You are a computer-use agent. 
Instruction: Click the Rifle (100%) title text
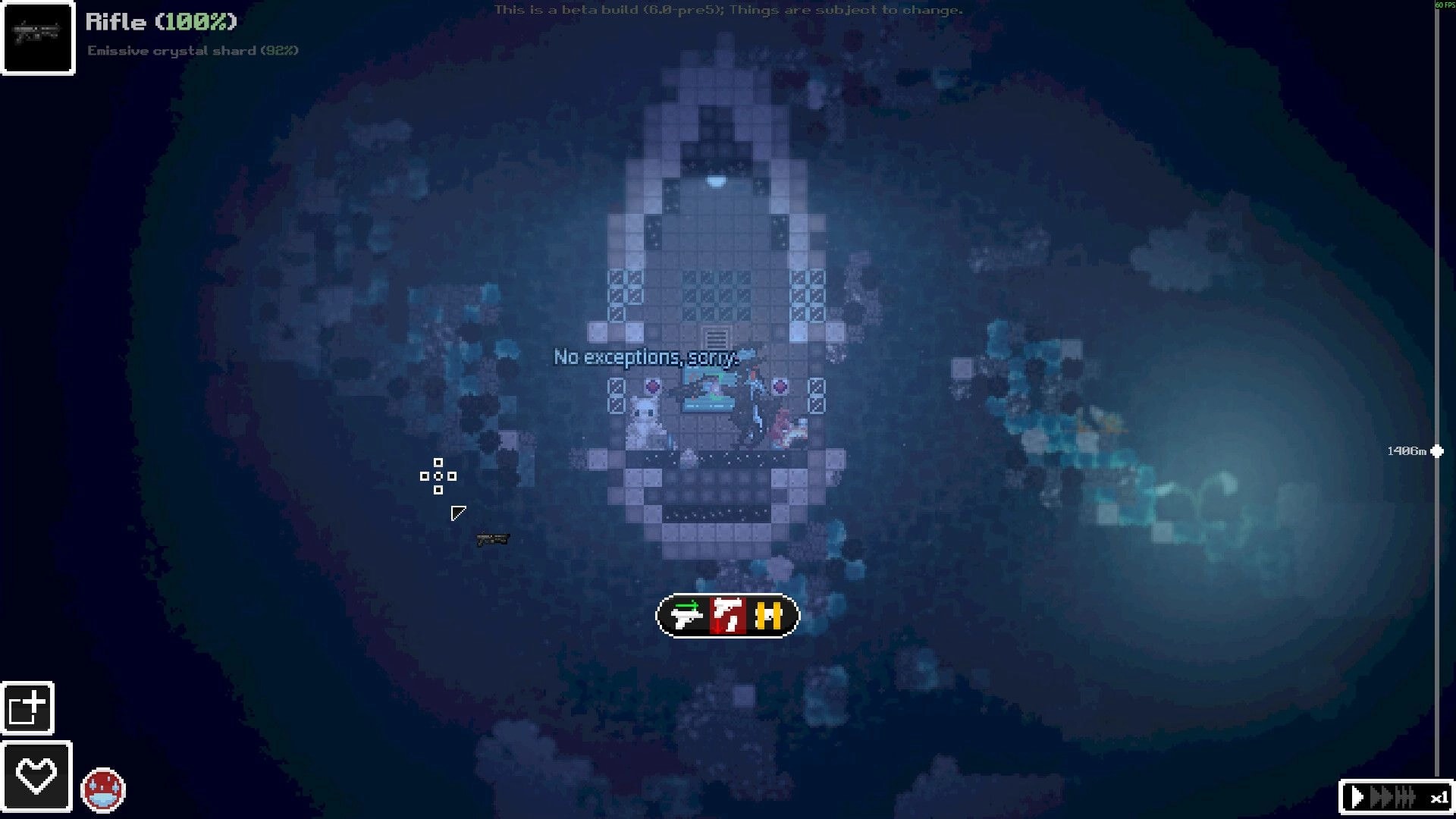(x=158, y=22)
